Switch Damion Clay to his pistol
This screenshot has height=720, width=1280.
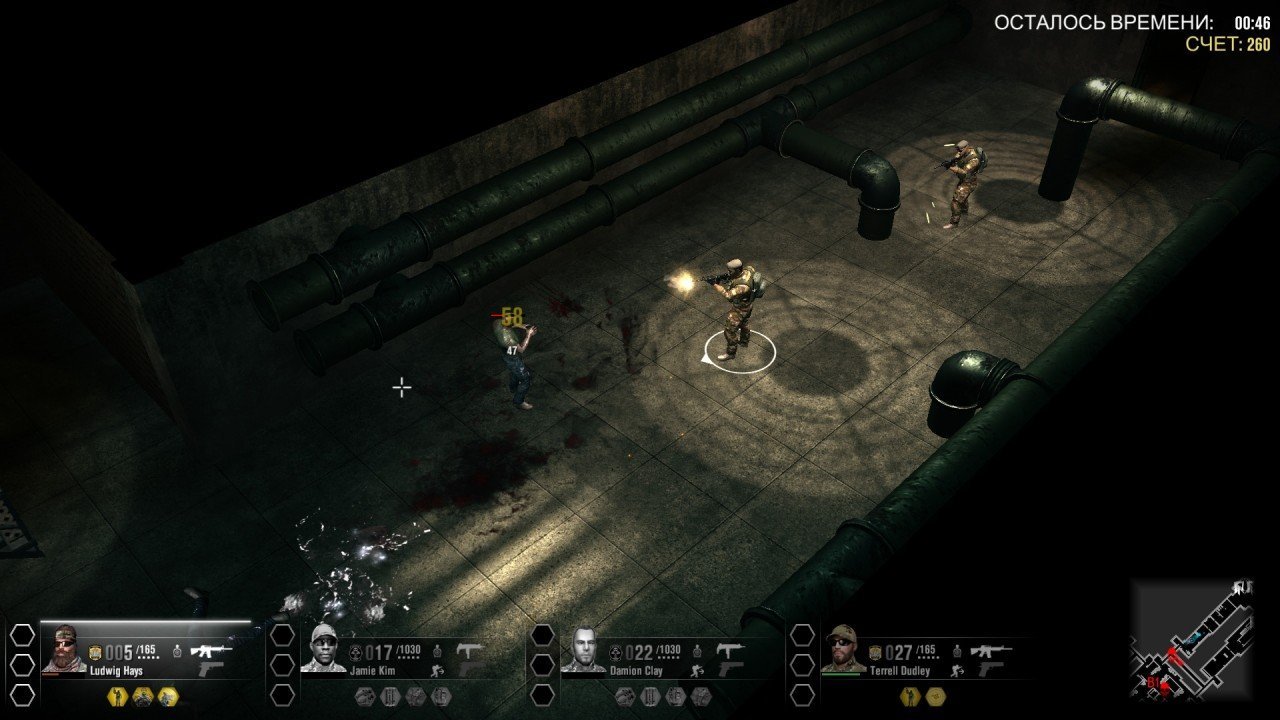click(731, 669)
